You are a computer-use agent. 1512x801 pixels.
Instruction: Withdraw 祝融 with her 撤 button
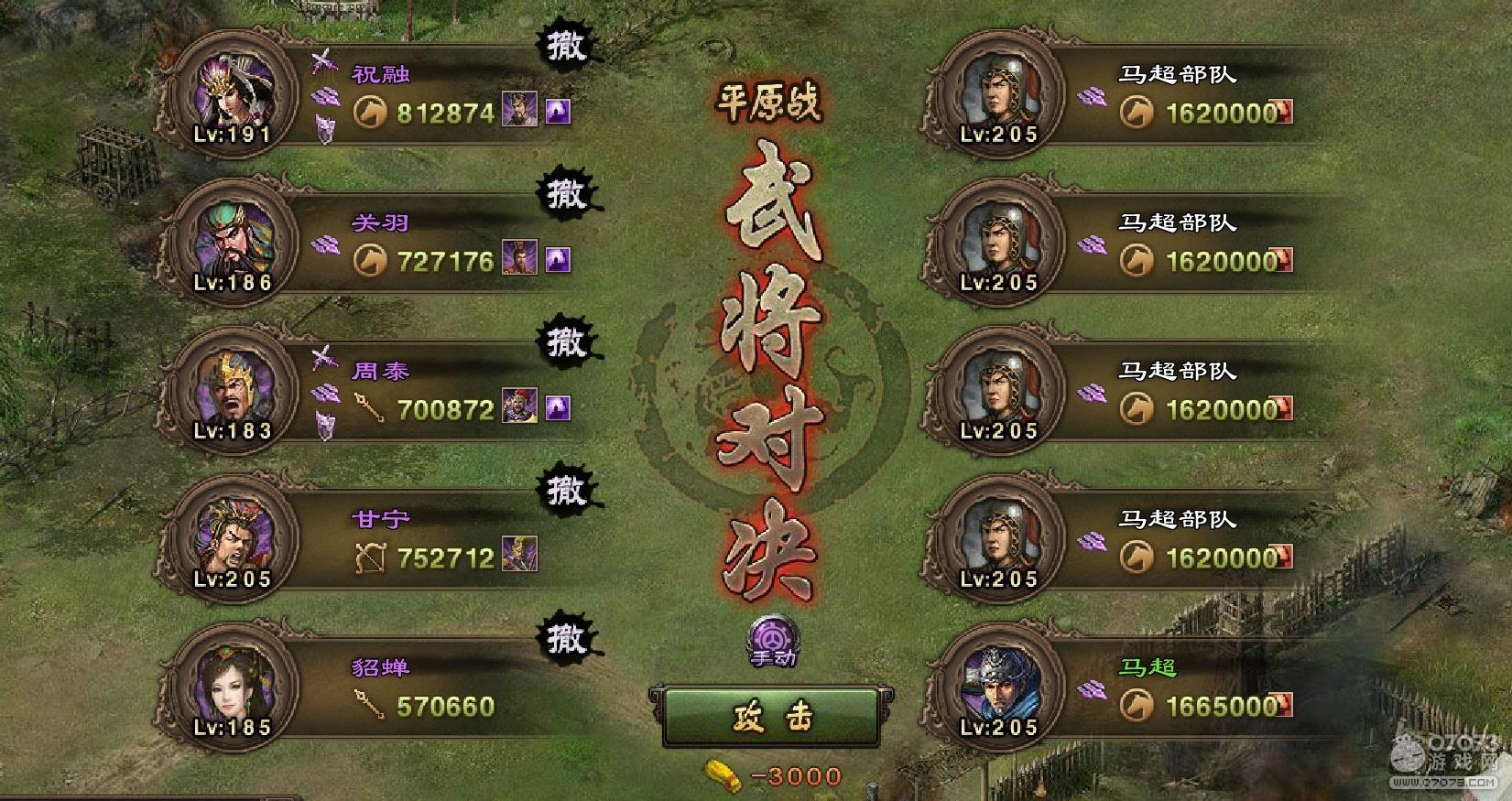(x=565, y=46)
